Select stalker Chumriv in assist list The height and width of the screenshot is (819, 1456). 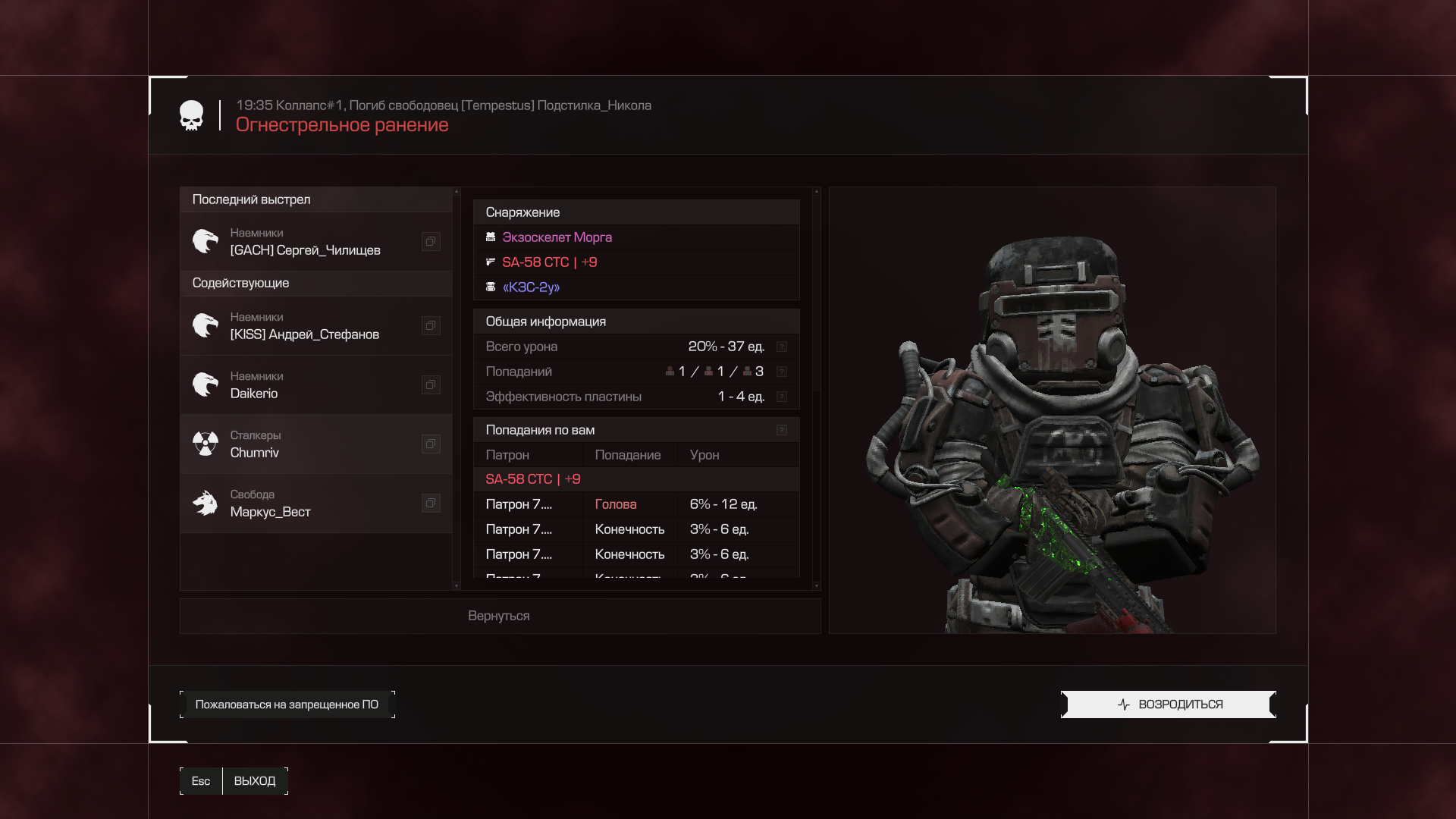tap(305, 444)
